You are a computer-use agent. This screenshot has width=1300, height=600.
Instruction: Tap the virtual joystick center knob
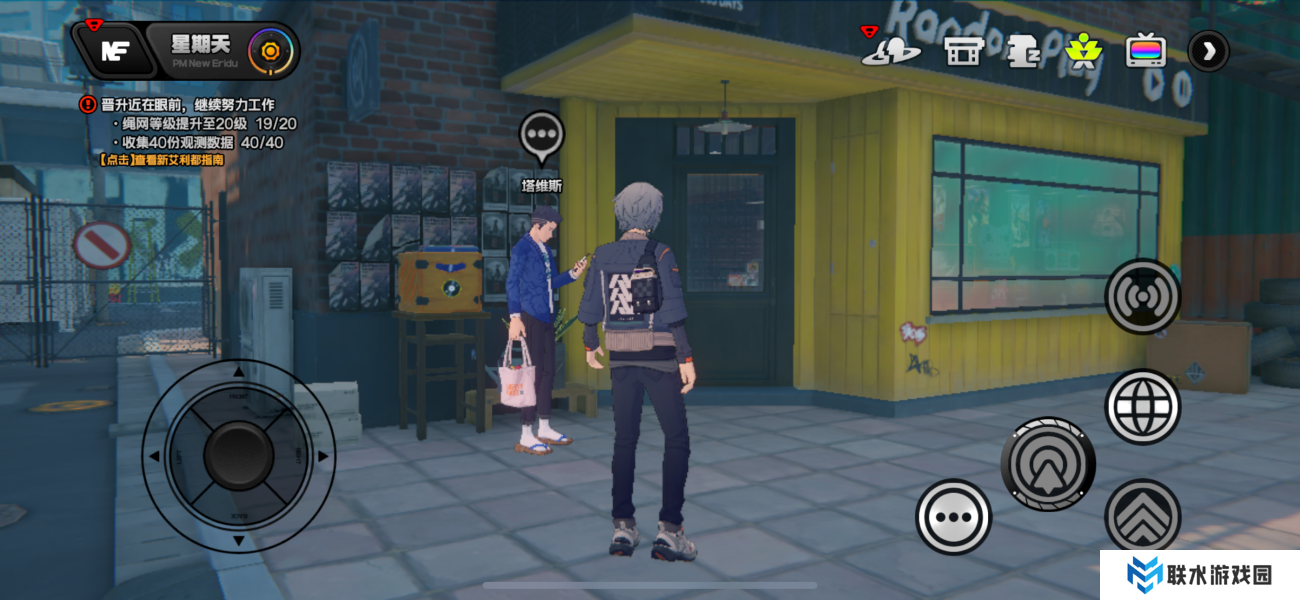point(238,456)
